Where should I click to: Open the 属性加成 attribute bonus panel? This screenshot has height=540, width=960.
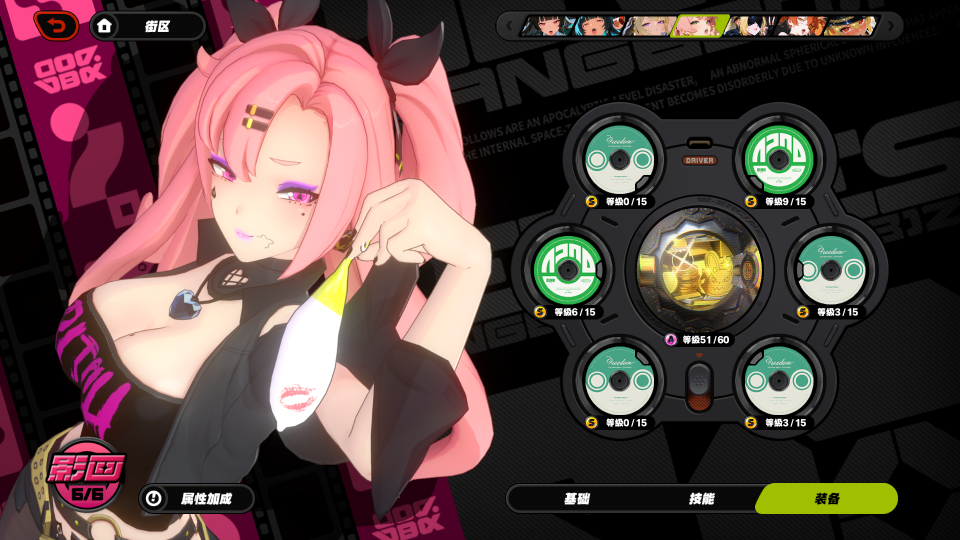196,498
